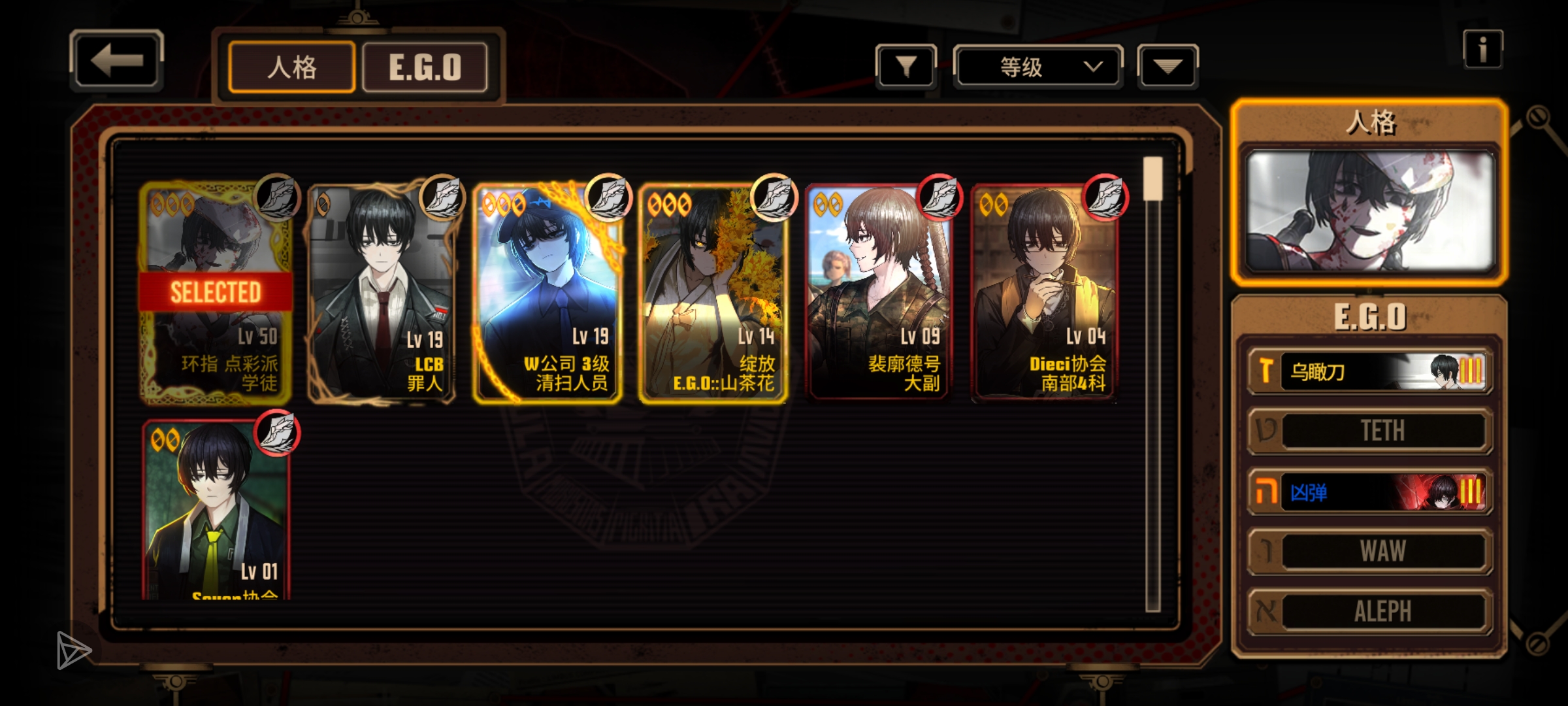The height and width of the screenshot is (706, 1568).
Task: Select the Dieci协会 南部4科 card
Action: coord(1045,294)
